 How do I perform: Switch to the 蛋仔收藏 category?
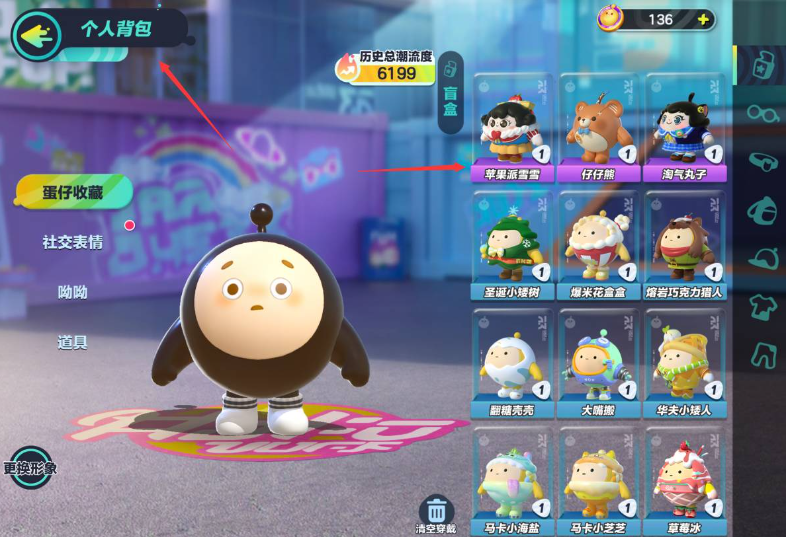(72, 192)
